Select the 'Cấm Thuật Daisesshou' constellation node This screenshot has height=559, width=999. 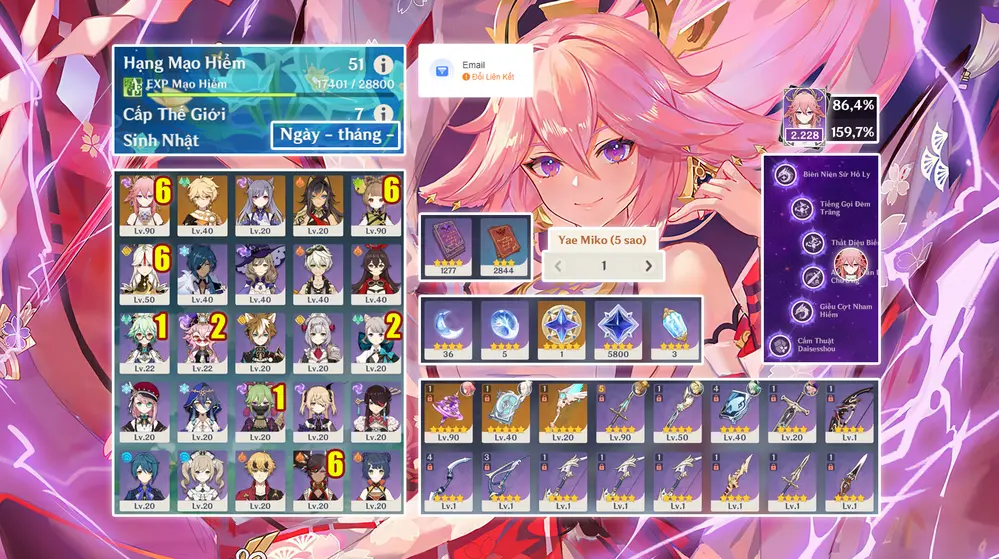781,346
